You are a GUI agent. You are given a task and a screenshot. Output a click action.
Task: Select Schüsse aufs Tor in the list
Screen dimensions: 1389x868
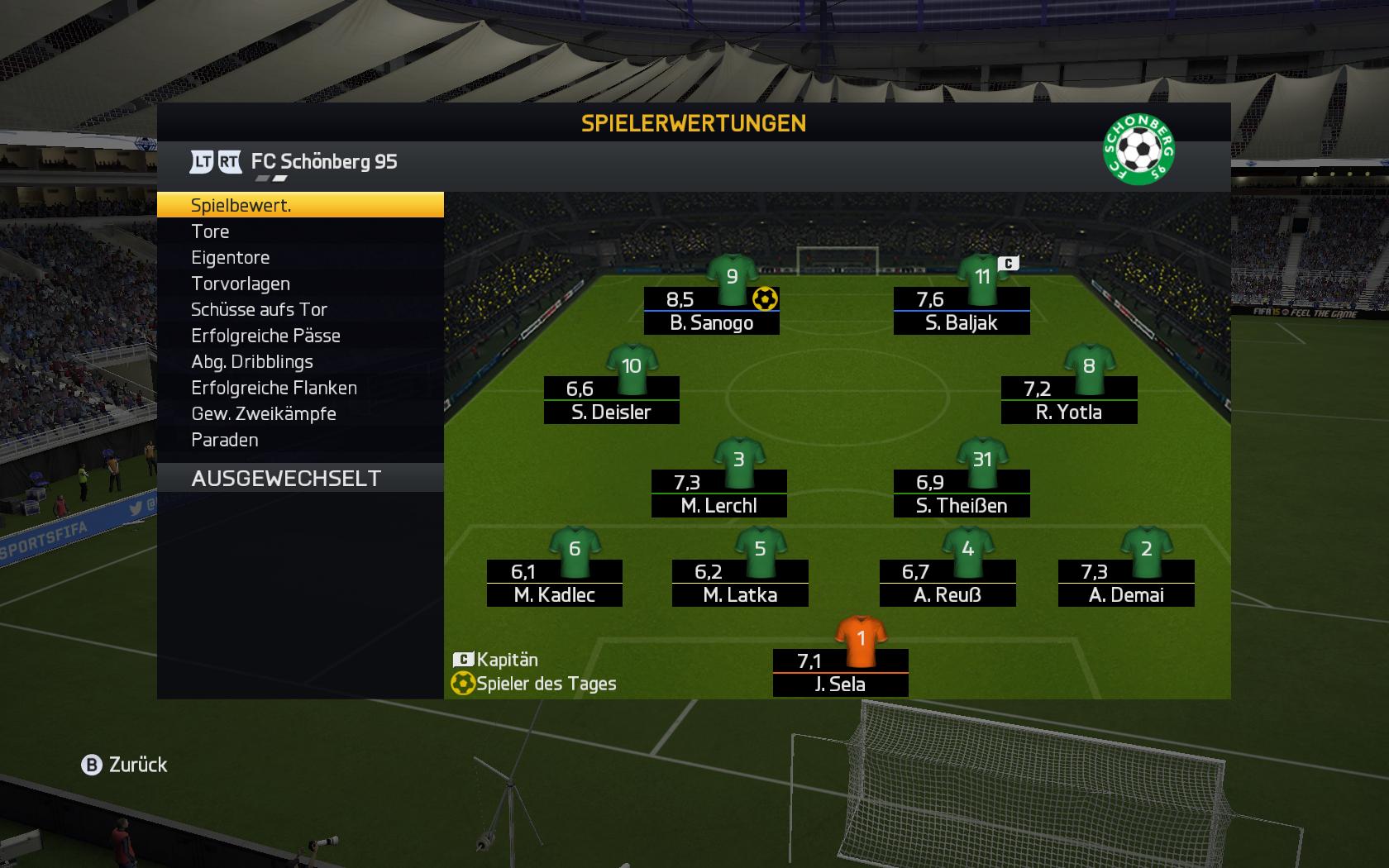(x=299, y=310)
